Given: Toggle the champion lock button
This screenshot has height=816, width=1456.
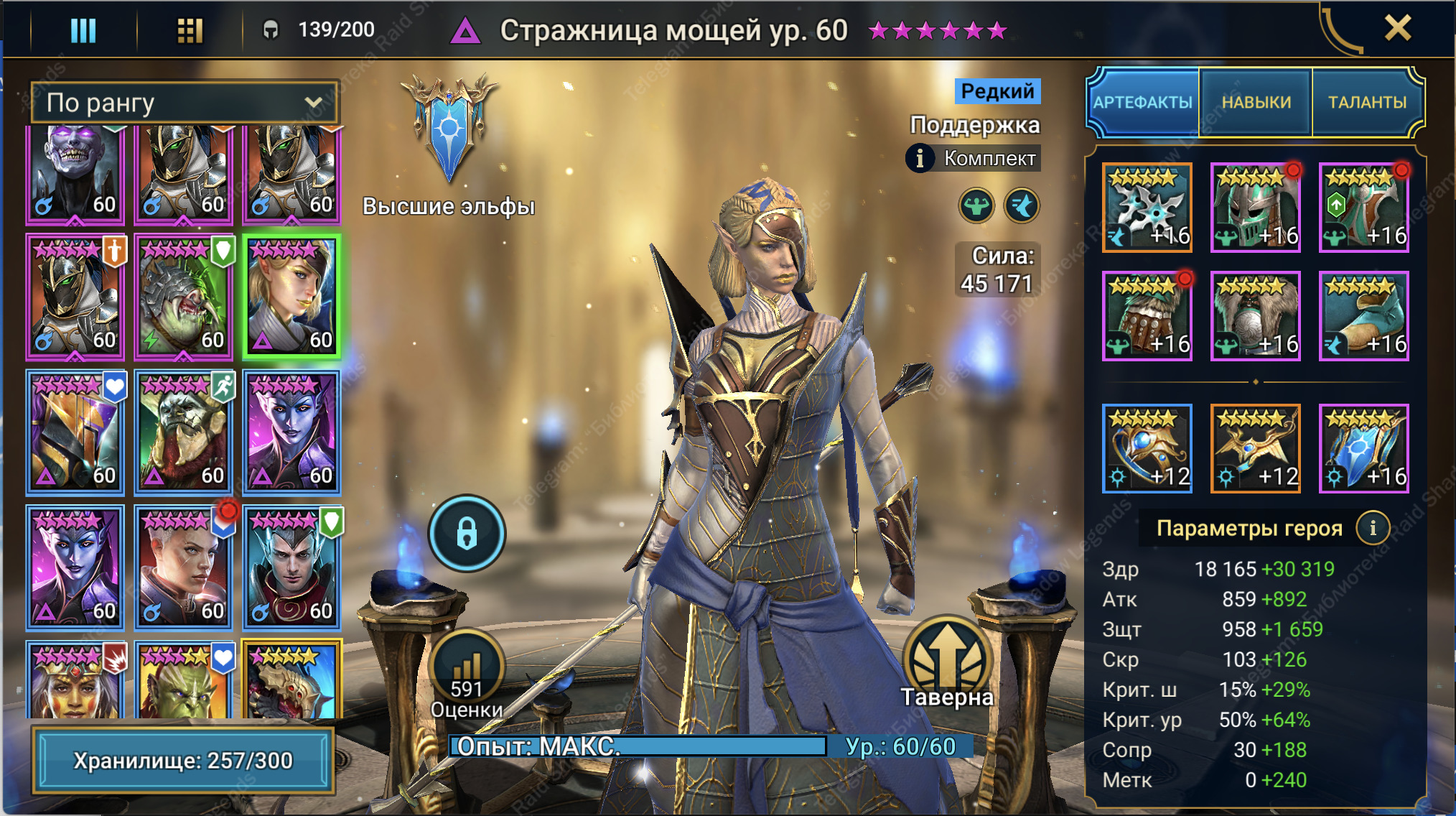Looking at the screenshot, I should (467, 534).
